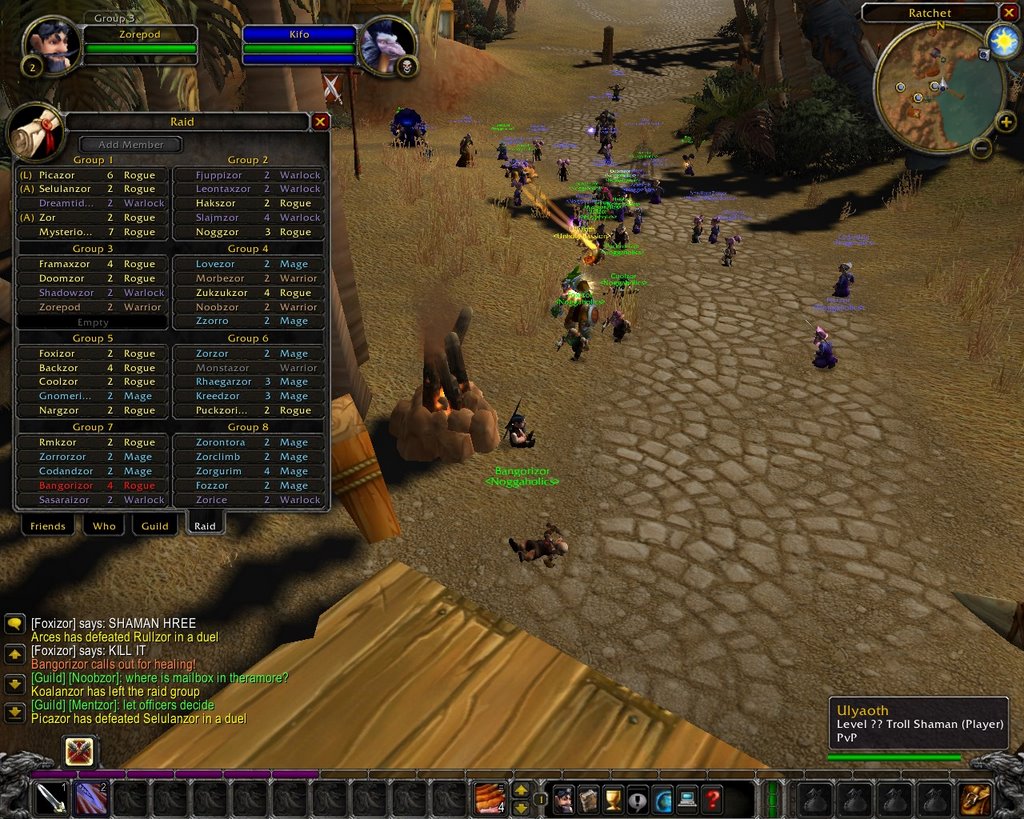Click the Add Member button
Screen dimensions: 1024x819
[130, 144]
